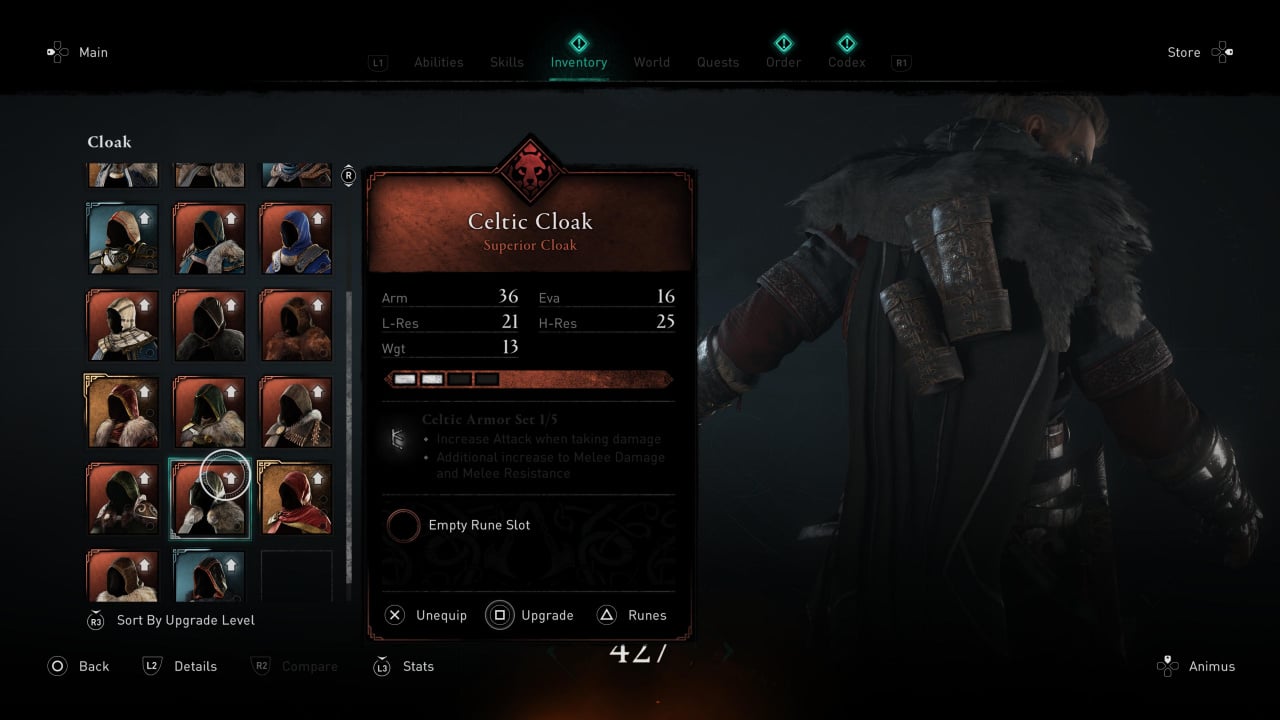Open the Skills tab
This screenshot has width=1280, height=720.
click(506, 62)
